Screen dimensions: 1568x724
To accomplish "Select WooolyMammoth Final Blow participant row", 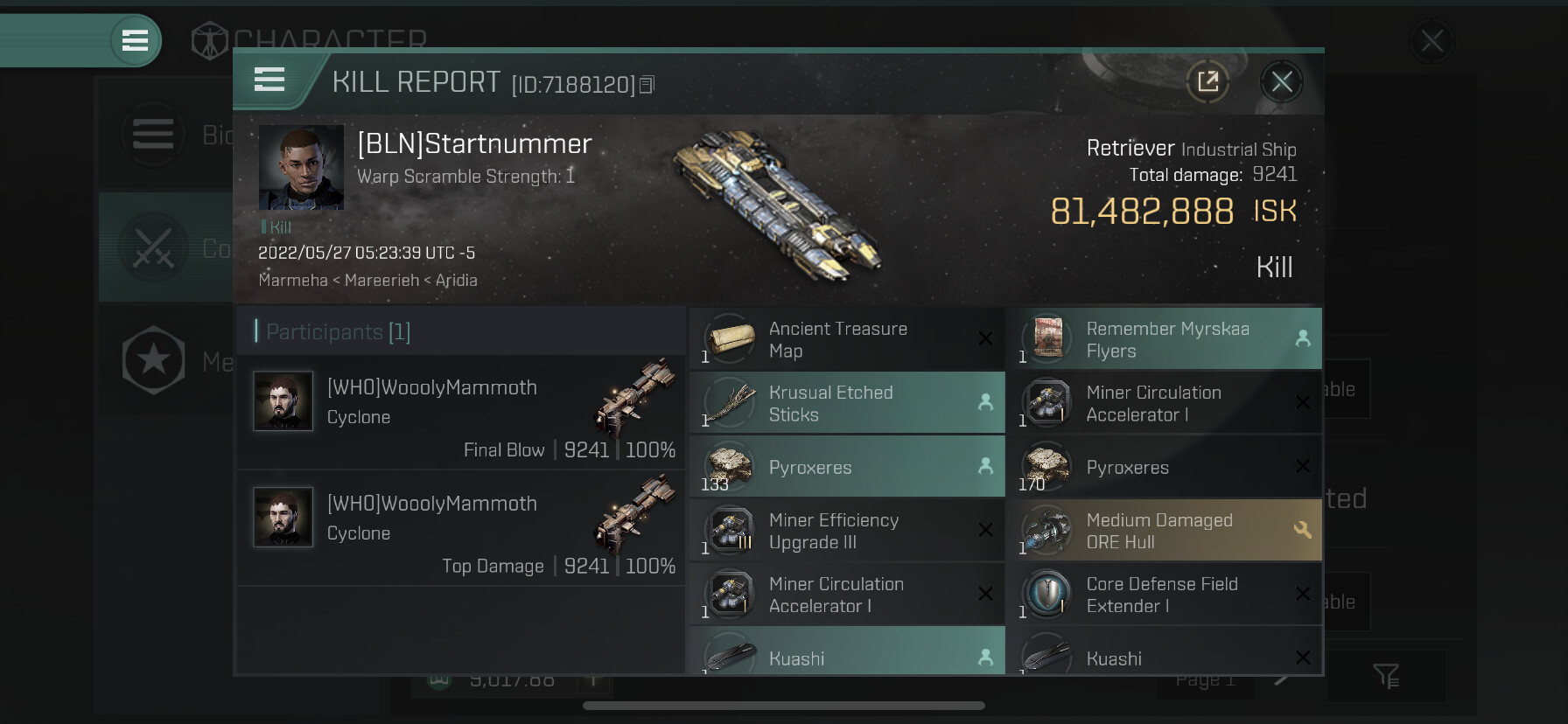I will (461, 412).
